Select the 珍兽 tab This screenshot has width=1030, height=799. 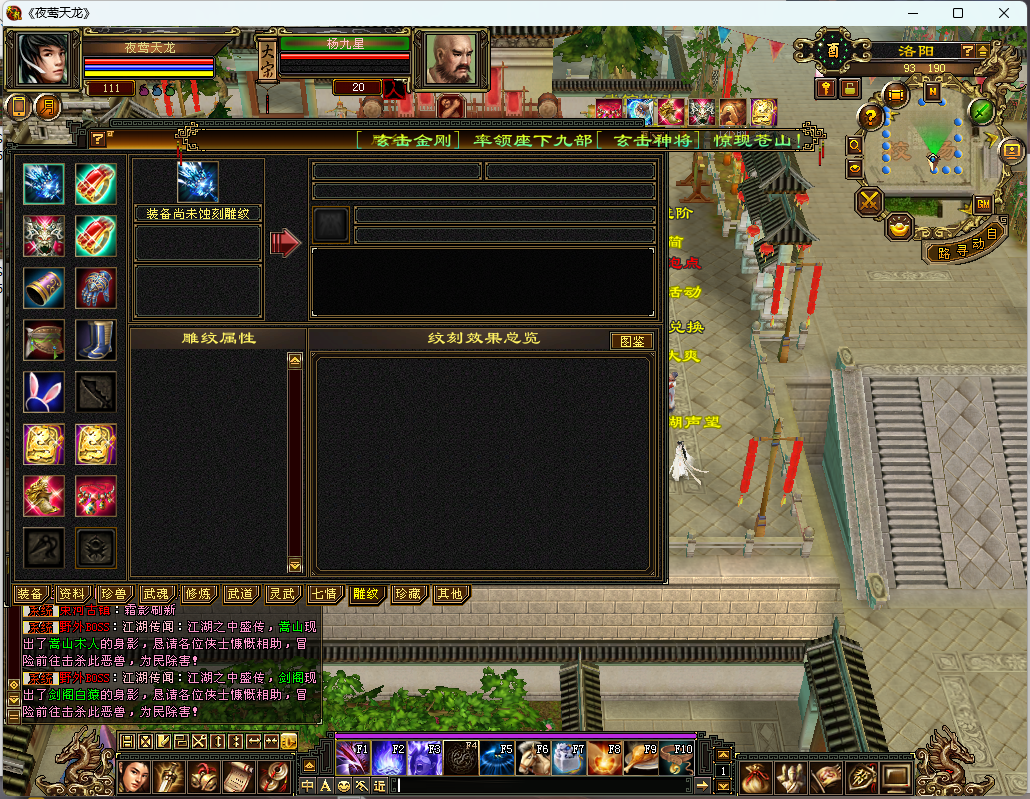click(114, 594)
